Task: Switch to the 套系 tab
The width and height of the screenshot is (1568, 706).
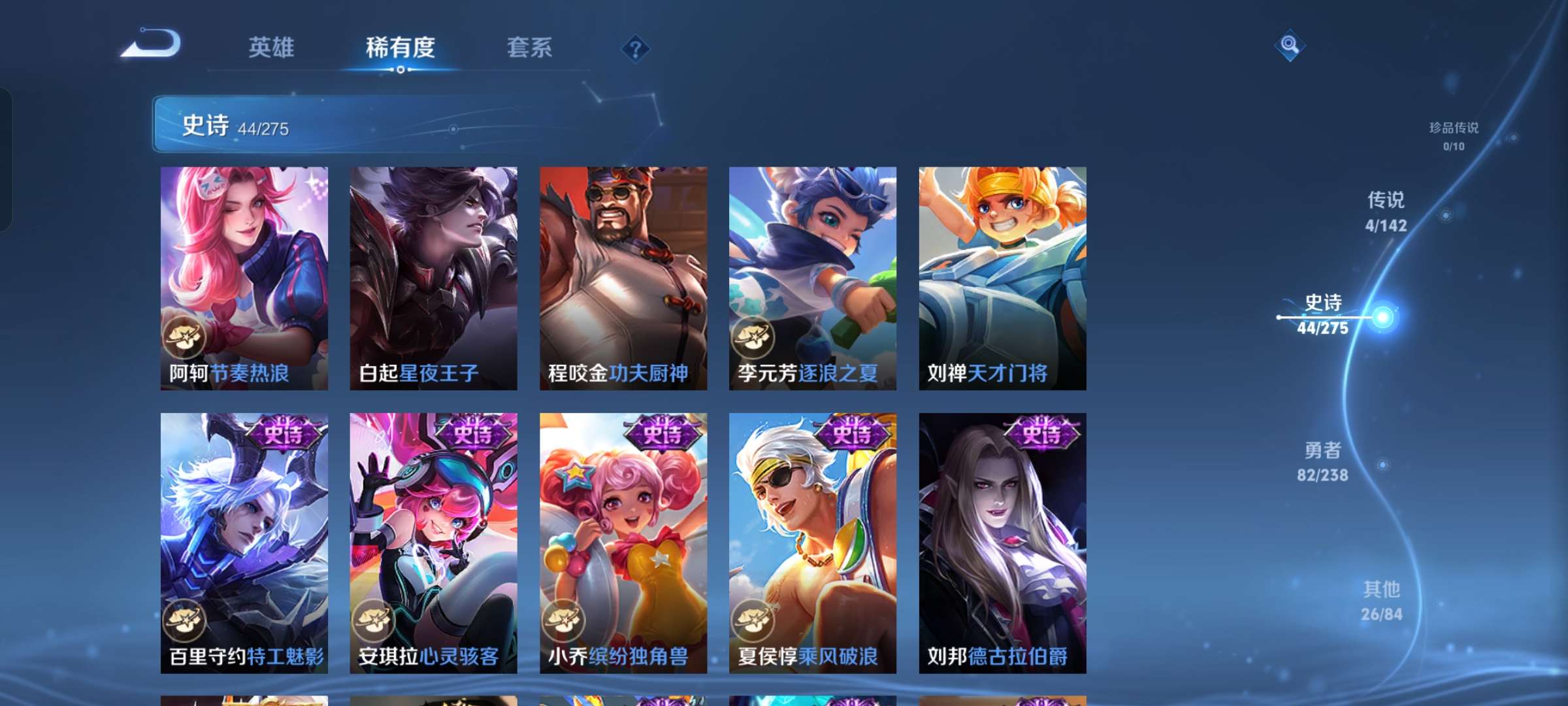Action: [529, 47]
